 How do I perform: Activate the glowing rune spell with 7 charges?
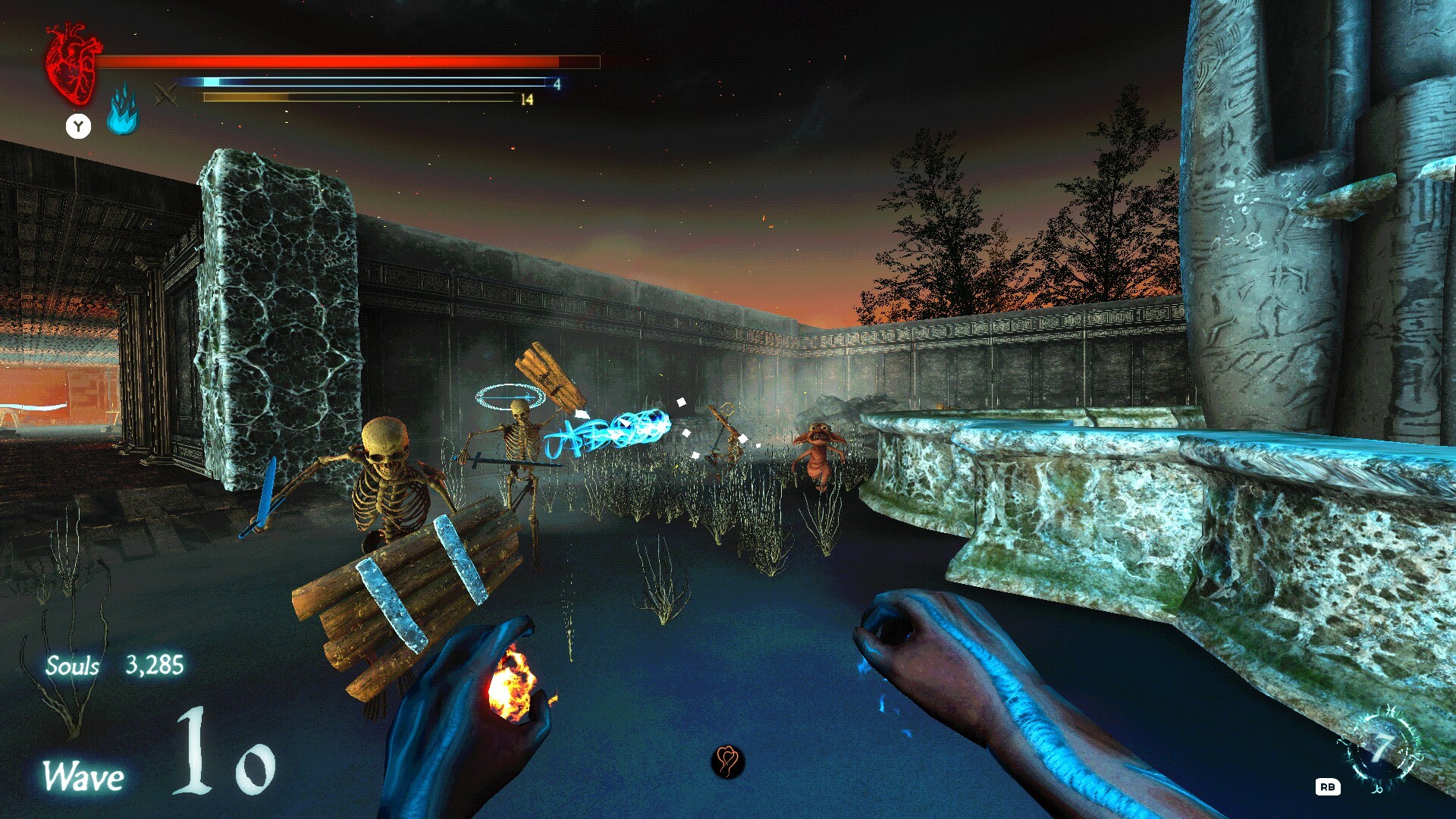[1382, 748]
